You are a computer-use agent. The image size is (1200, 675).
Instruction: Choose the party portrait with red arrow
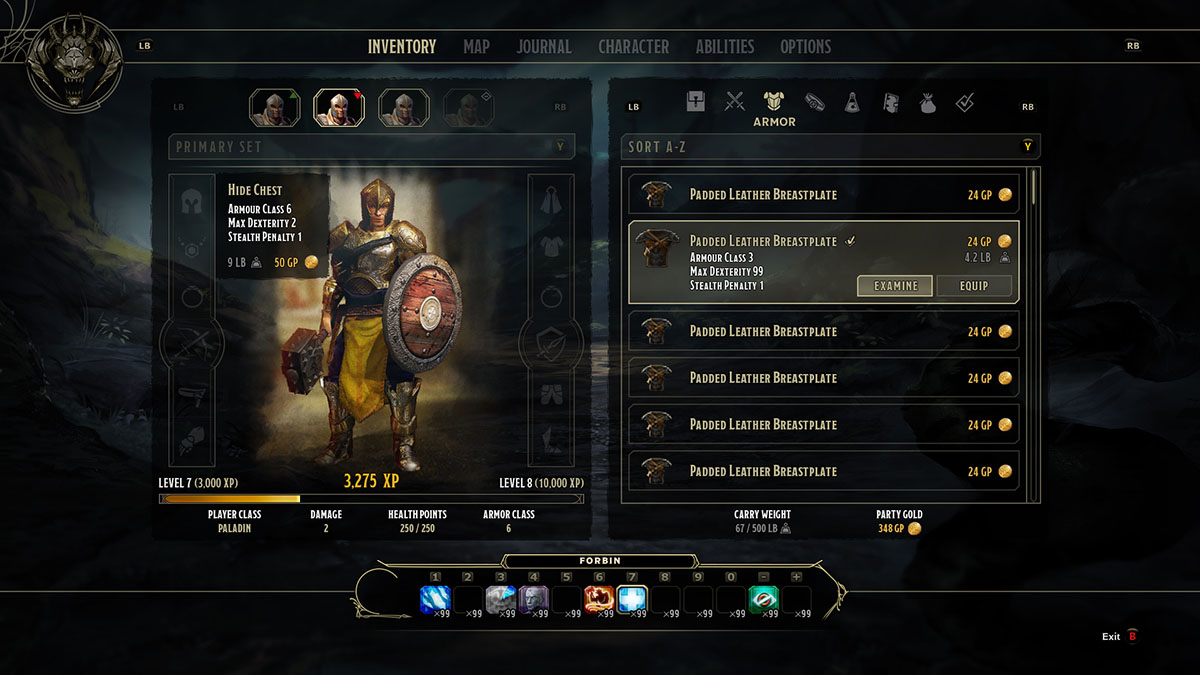339,107
